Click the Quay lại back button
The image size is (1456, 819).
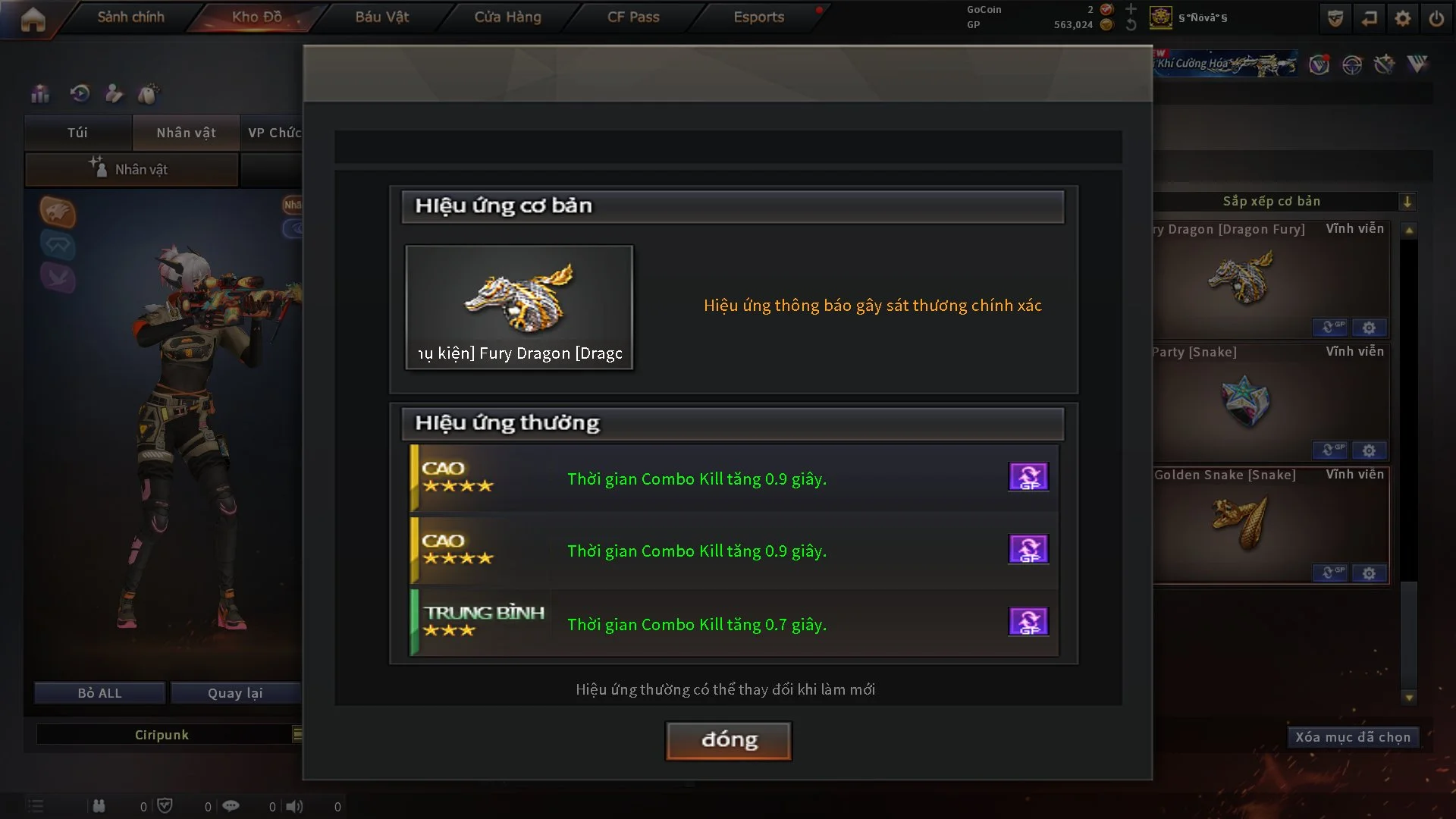[x=235, y=693]
